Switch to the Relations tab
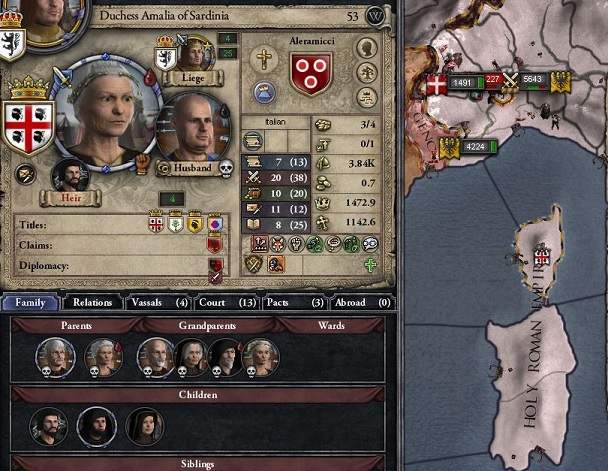The height and width of the screenshot is (471, 608). [x=93, y=302]
